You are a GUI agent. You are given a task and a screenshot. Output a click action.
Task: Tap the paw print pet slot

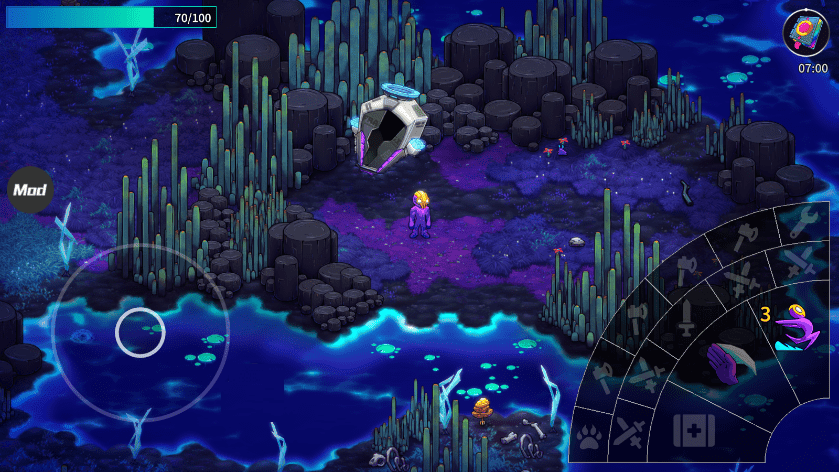click(589, 436)
